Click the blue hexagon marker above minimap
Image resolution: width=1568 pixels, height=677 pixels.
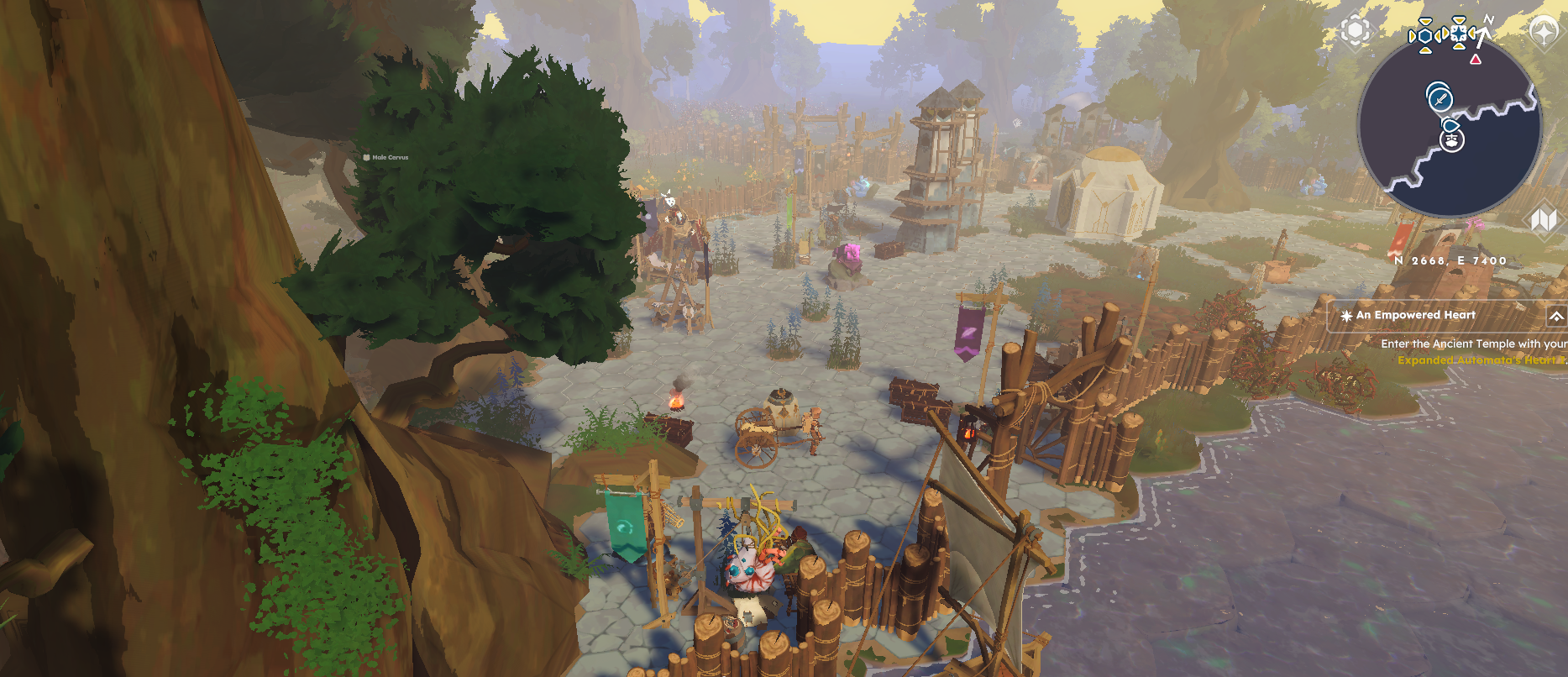tap(1424, 36)
